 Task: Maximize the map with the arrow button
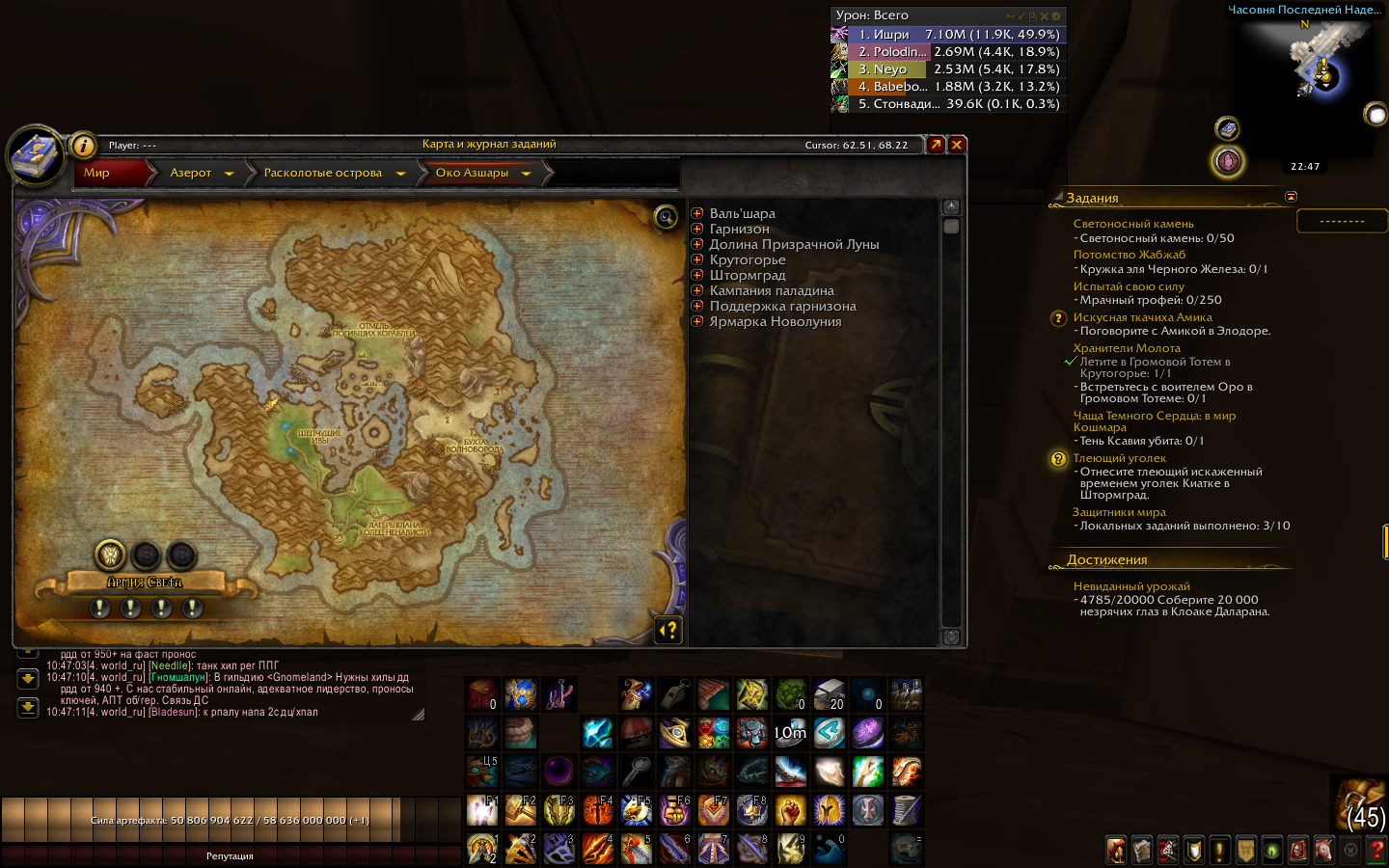[936, 145]
